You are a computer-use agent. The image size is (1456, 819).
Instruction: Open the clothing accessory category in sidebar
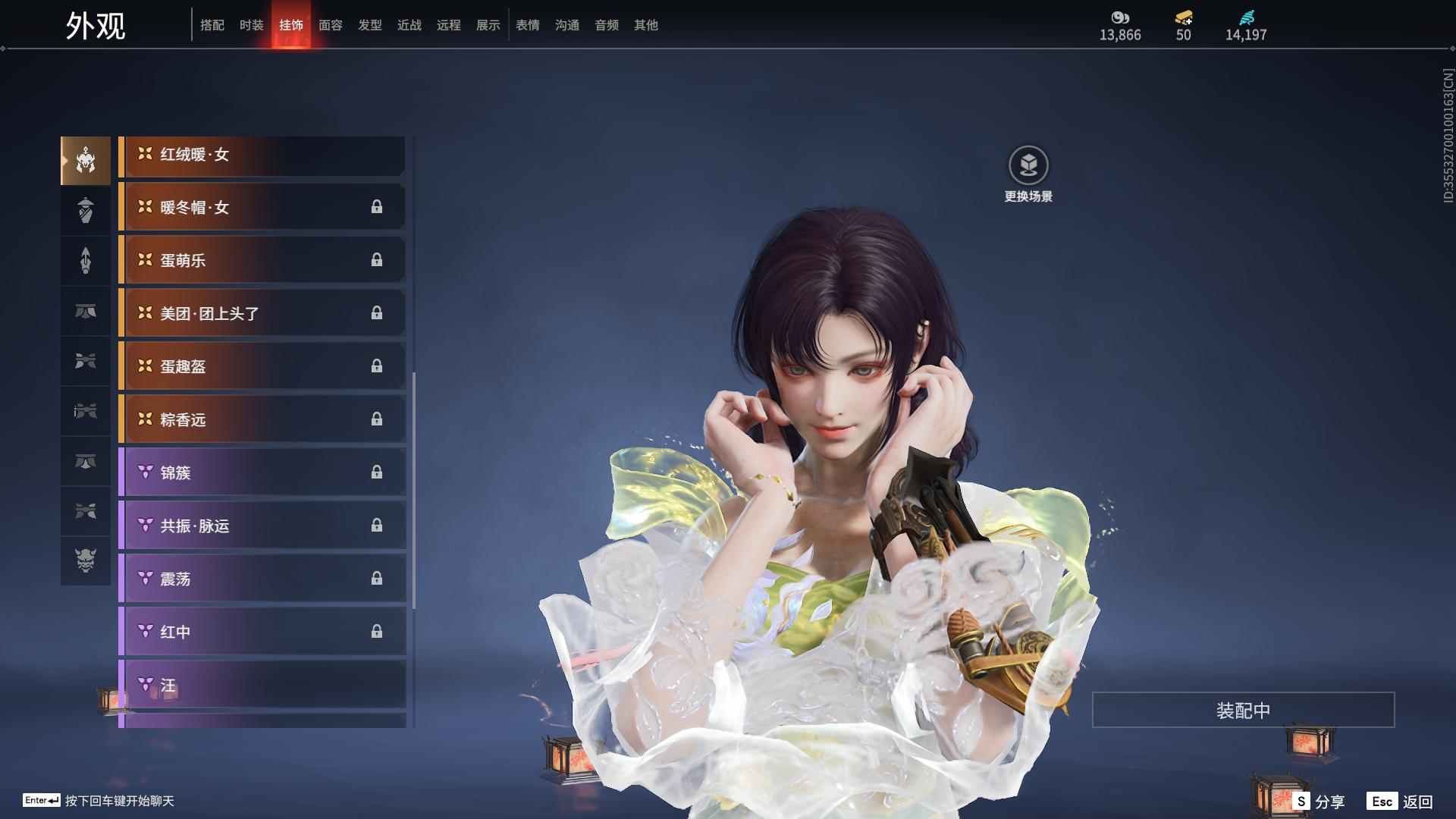pos(86,210)
